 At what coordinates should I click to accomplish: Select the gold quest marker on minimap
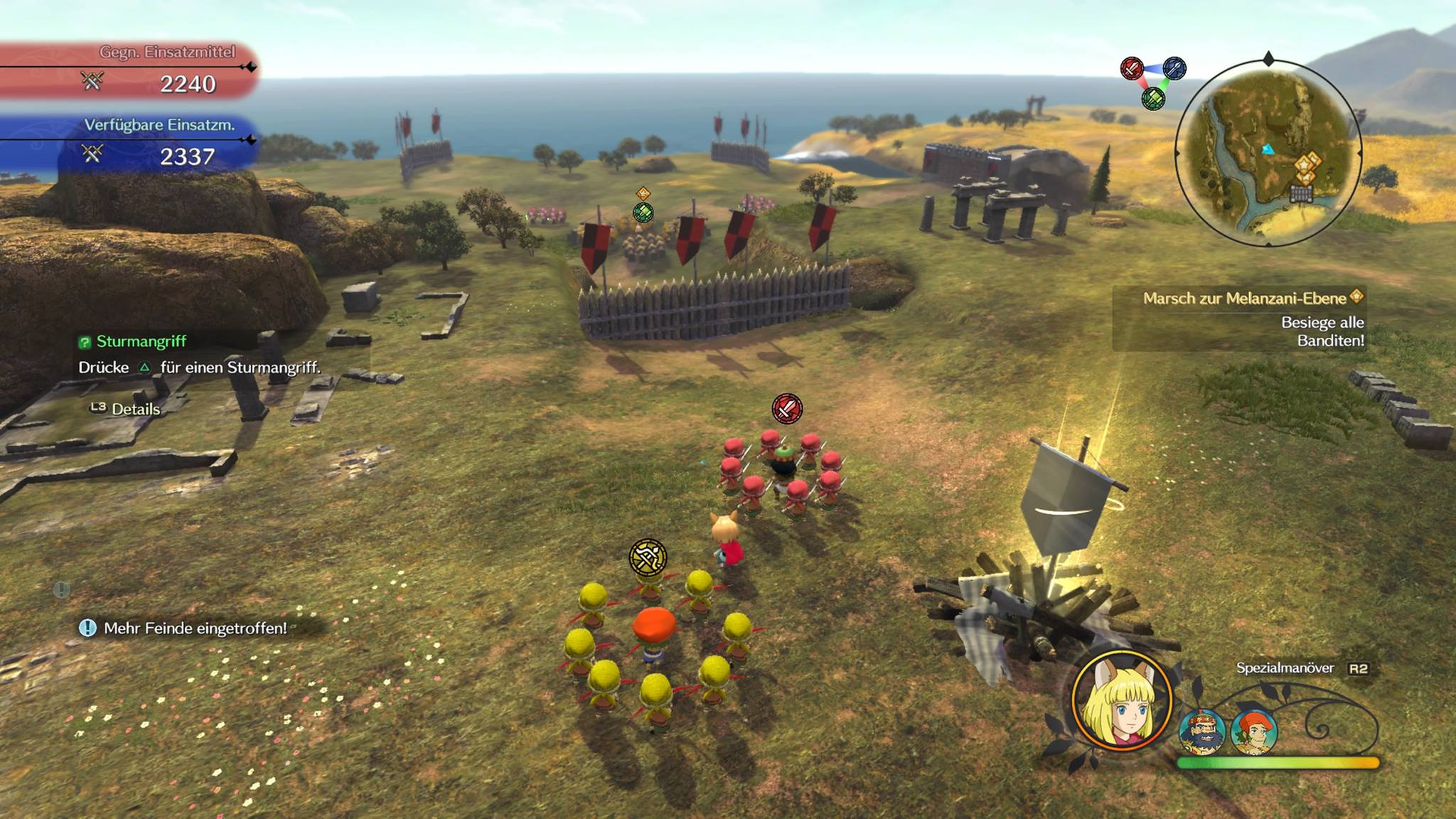coord(1307,165)
